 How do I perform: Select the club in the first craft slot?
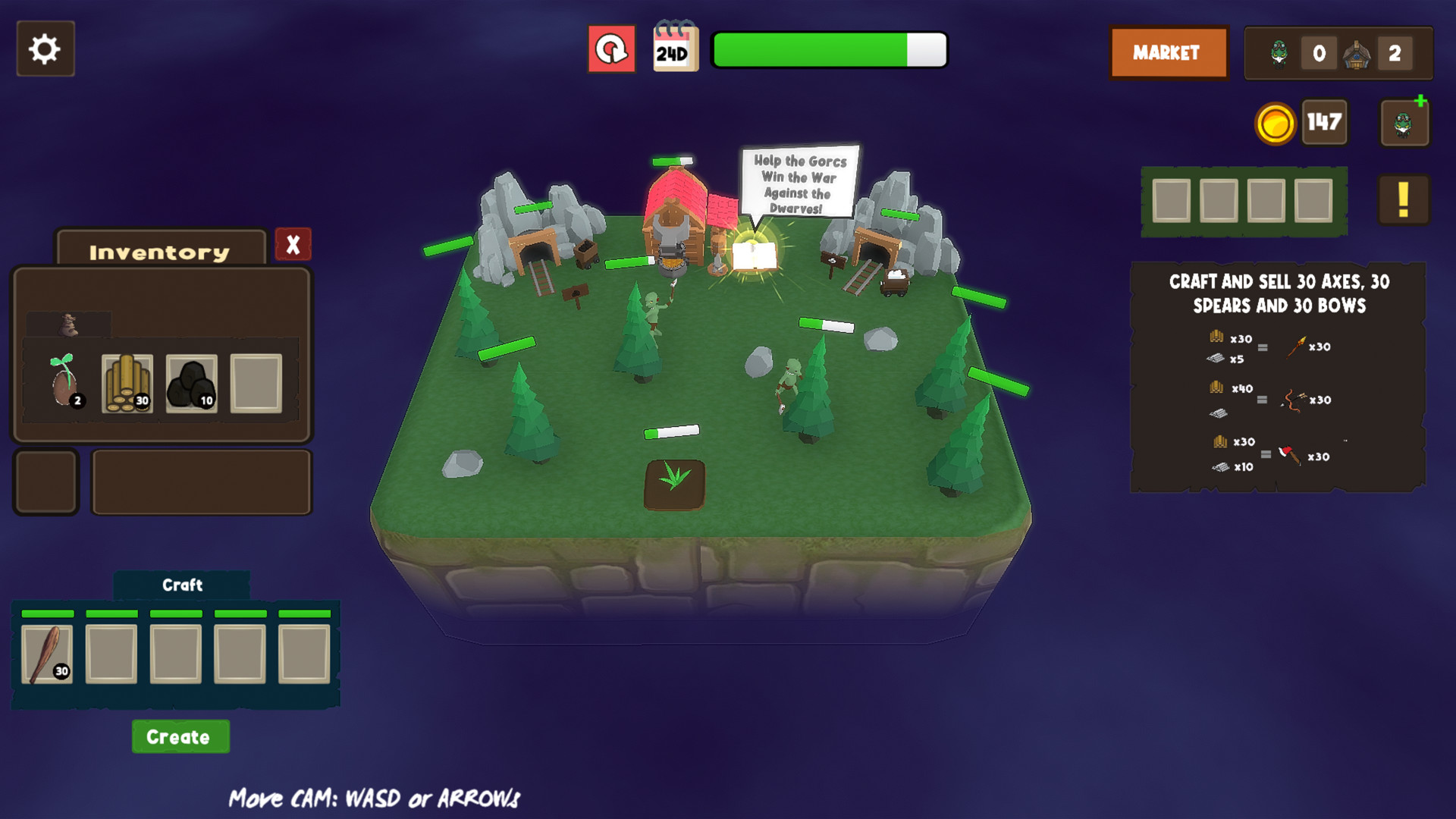(45, 654)
